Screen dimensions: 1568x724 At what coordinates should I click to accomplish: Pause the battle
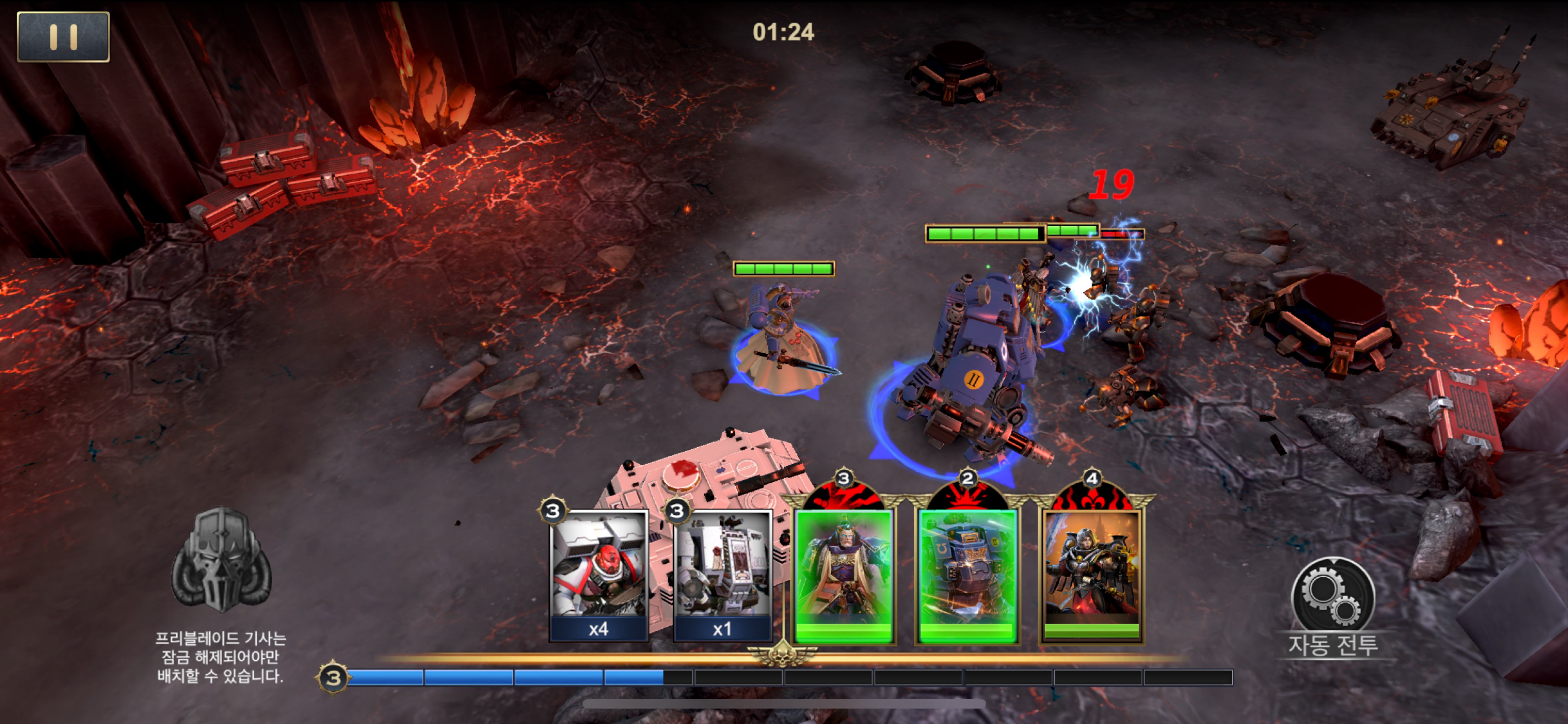coord(63,36)
